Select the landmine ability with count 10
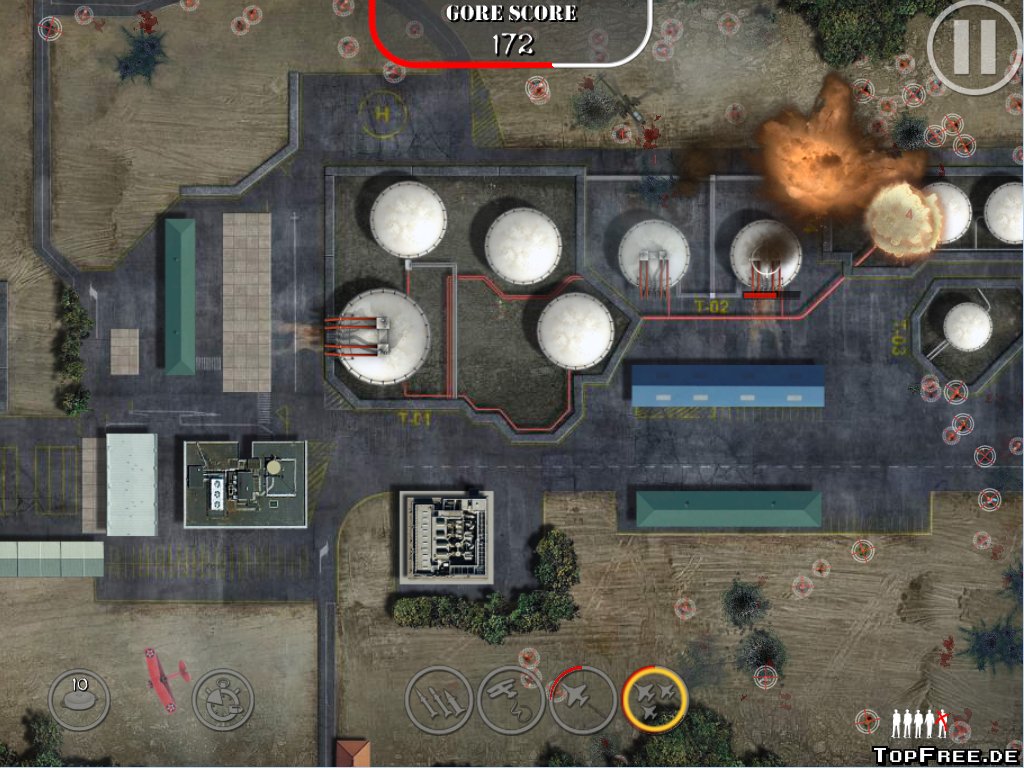The width and height of the screenshot is (1024, 768). pos(79,699)
